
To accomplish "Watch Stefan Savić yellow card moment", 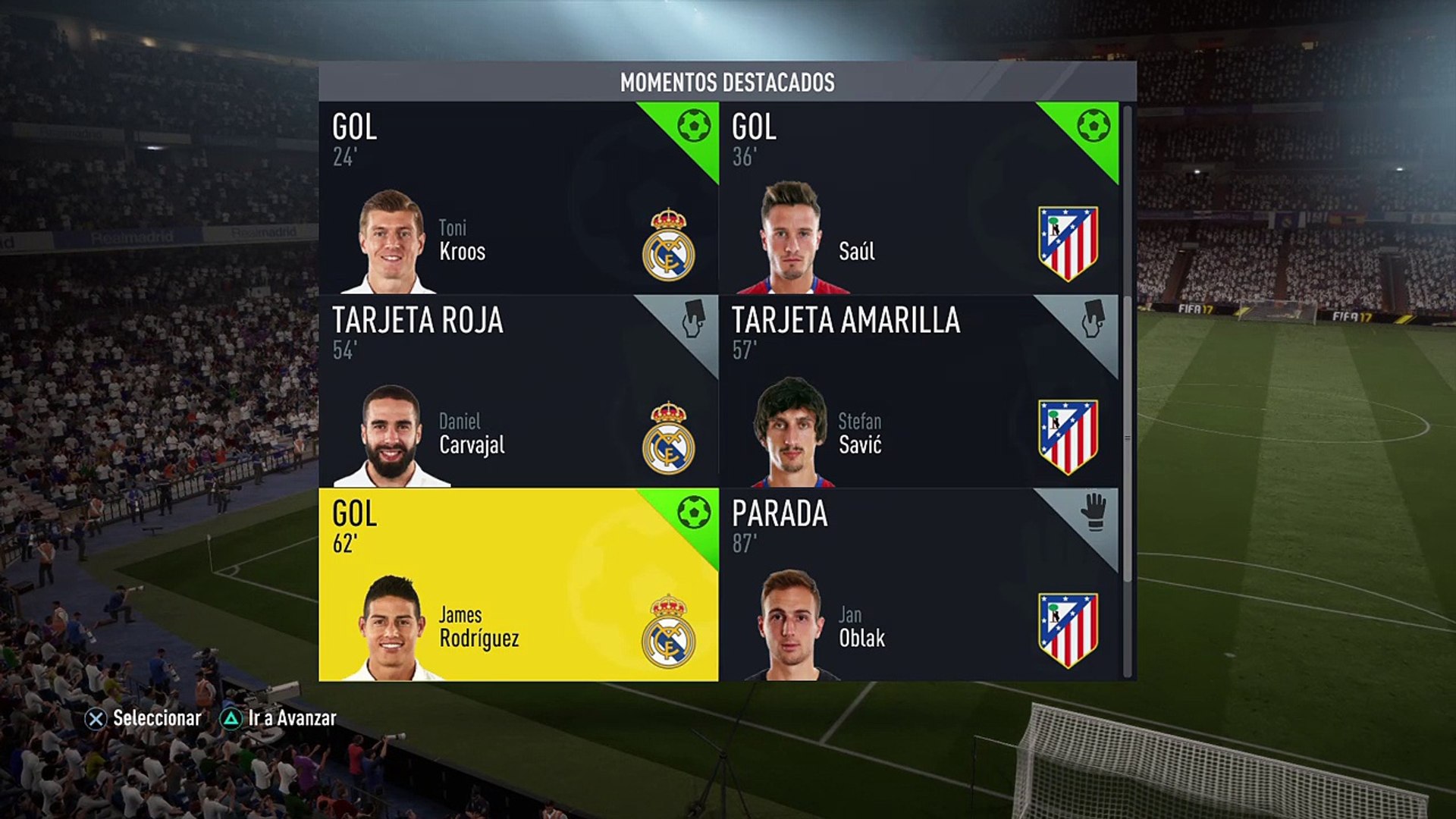I will (918, 391).
